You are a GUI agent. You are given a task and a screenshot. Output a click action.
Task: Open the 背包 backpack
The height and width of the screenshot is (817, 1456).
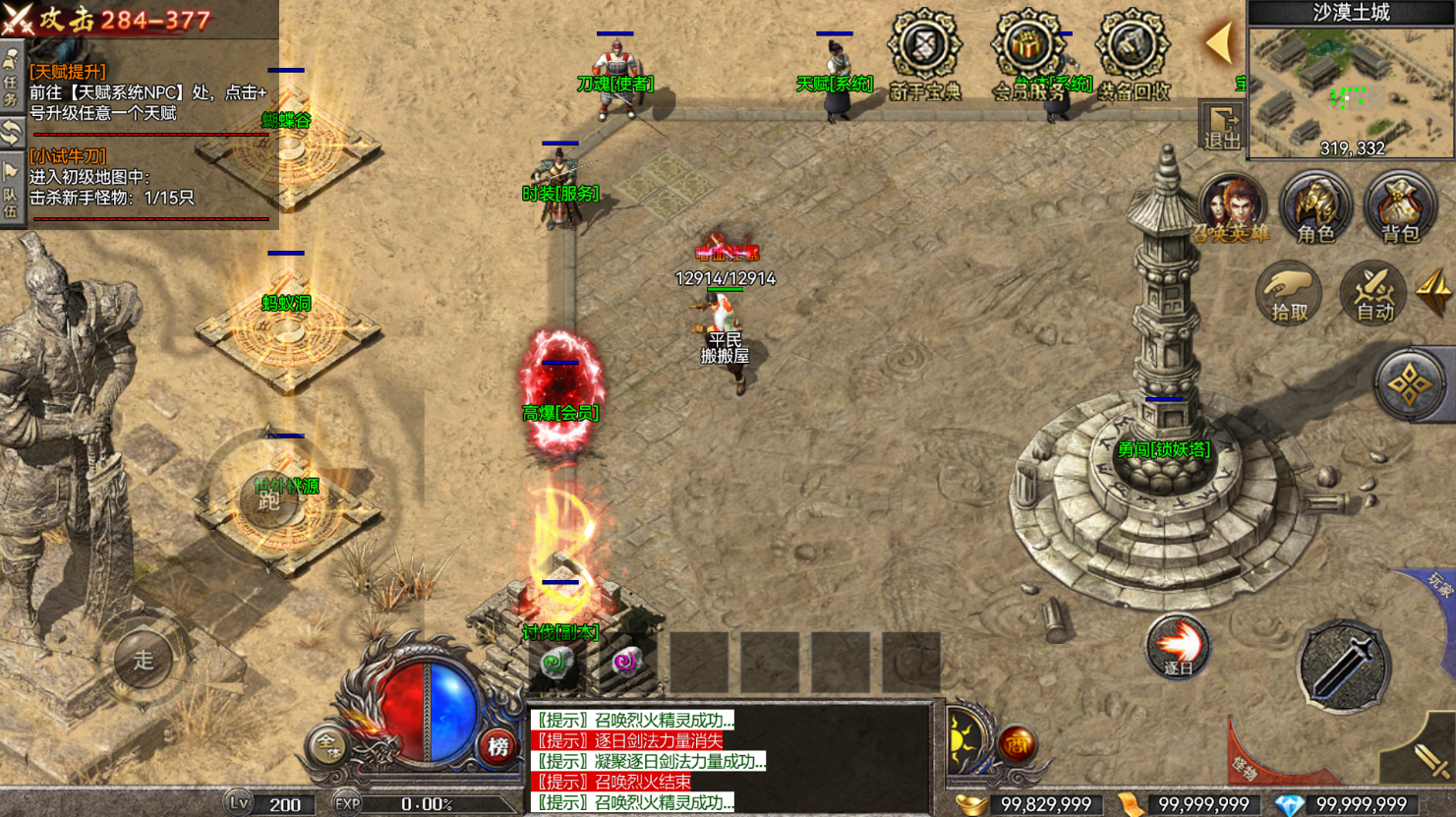(1400, 208)
